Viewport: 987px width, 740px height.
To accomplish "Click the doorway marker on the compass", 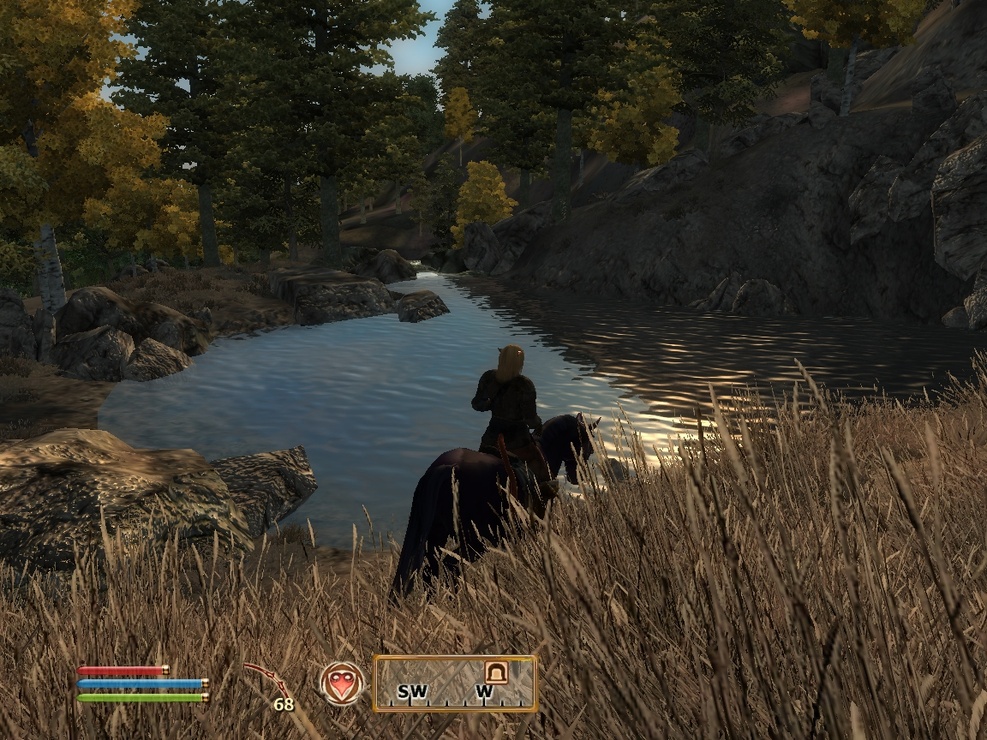I will [x=495, y=672].
